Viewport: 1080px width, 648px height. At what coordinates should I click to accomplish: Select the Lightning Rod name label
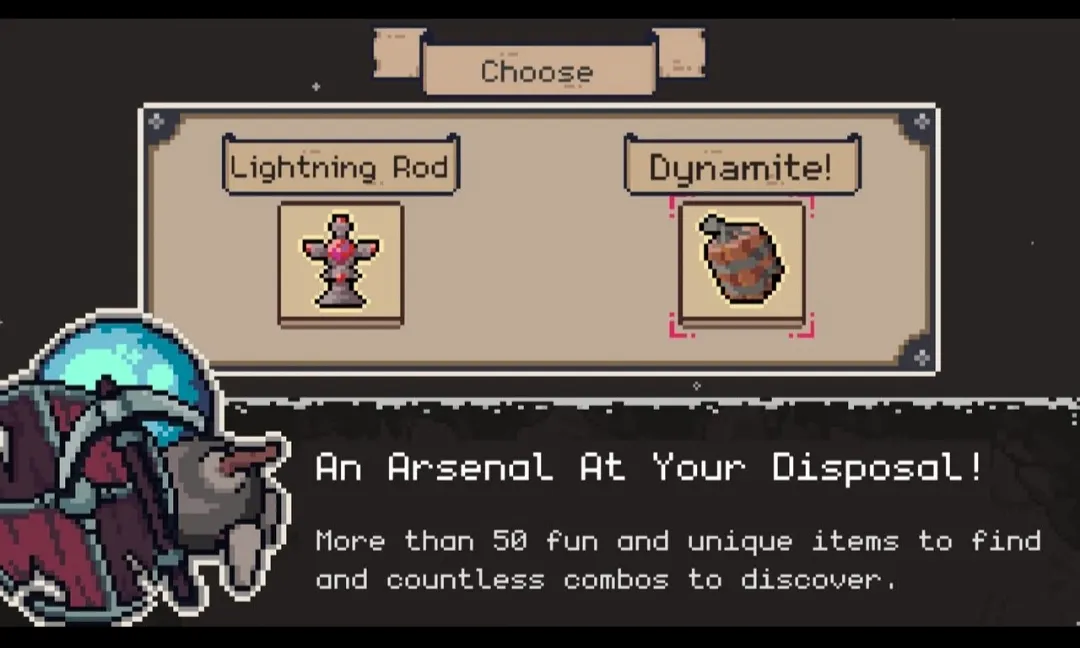click(340, 166)
